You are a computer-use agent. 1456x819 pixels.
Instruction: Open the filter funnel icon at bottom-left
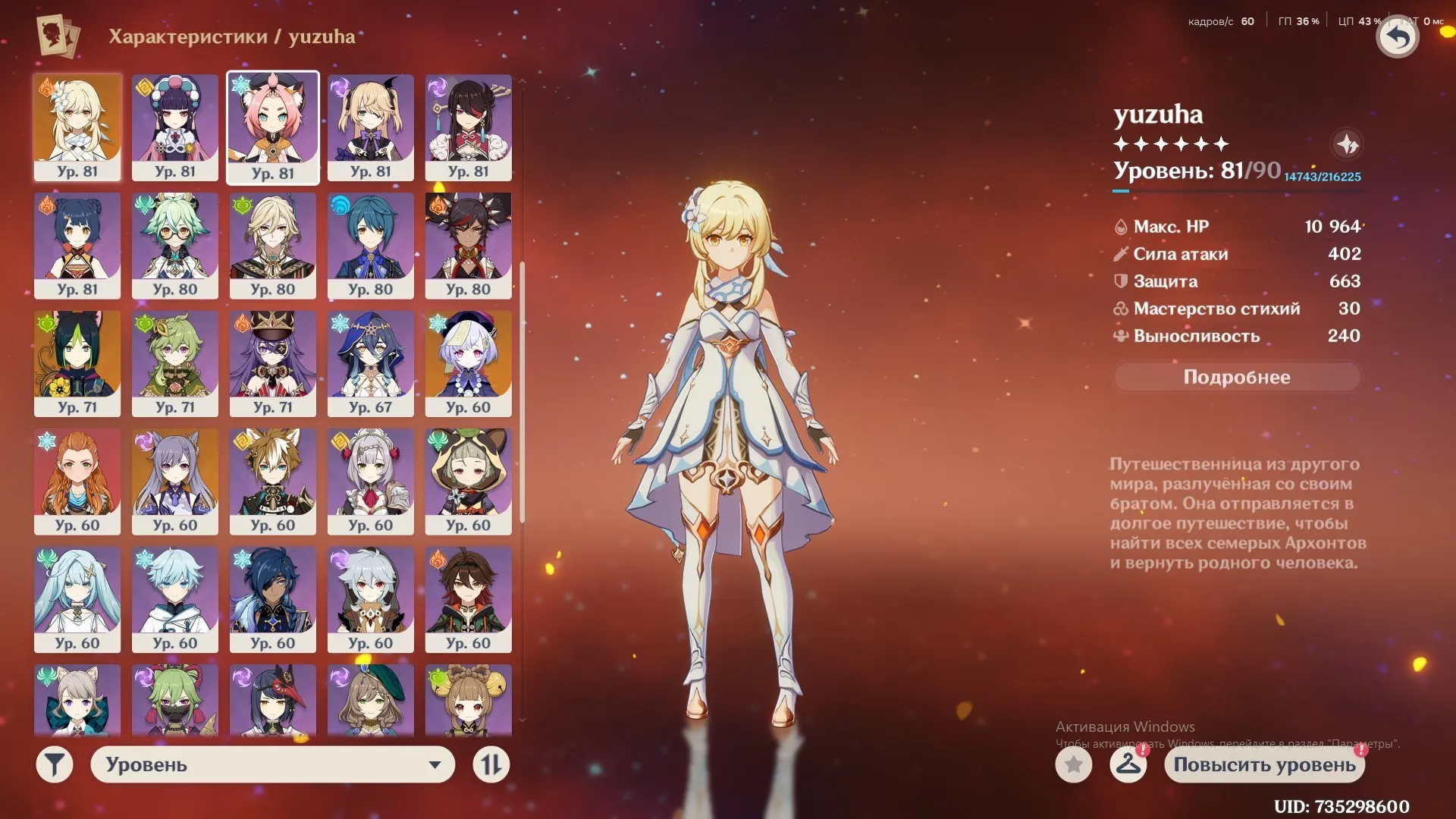[x=53, y=764]
